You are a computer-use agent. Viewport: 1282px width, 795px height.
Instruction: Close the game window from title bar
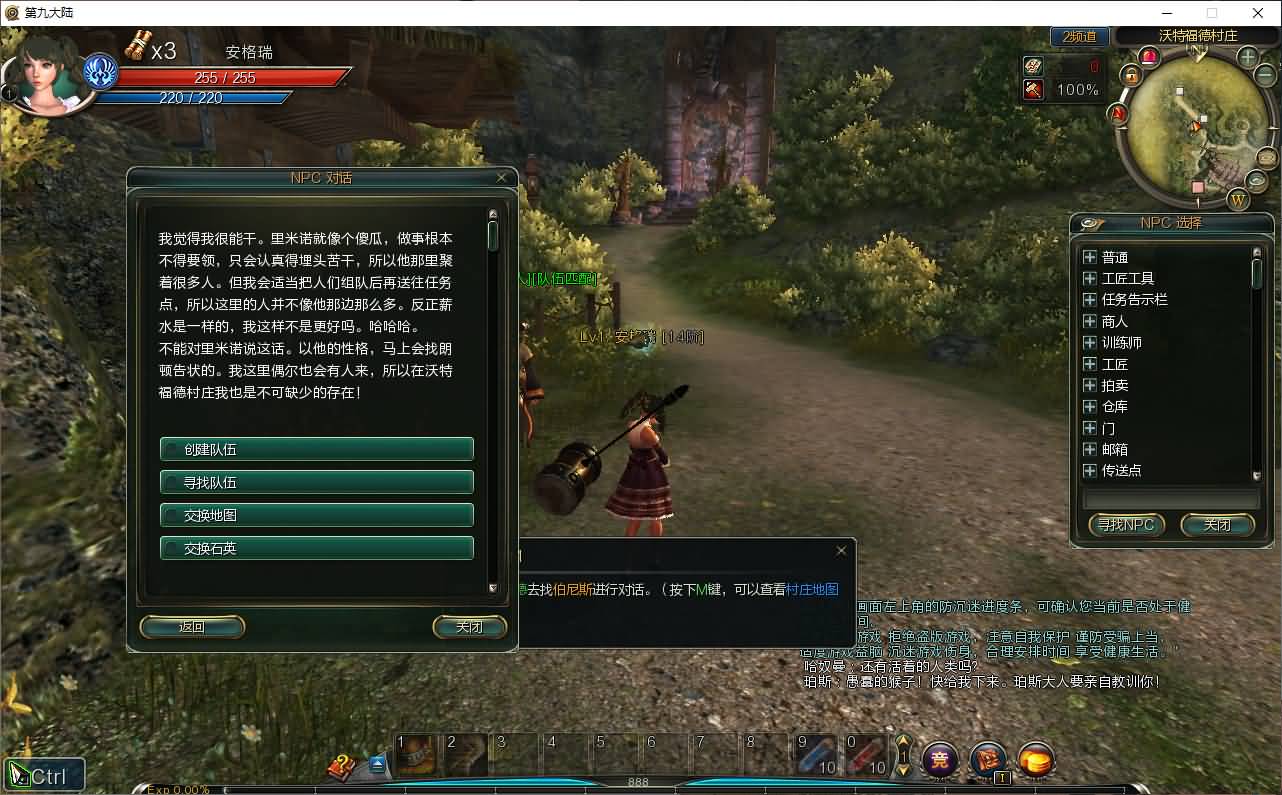click(1258, 13)
